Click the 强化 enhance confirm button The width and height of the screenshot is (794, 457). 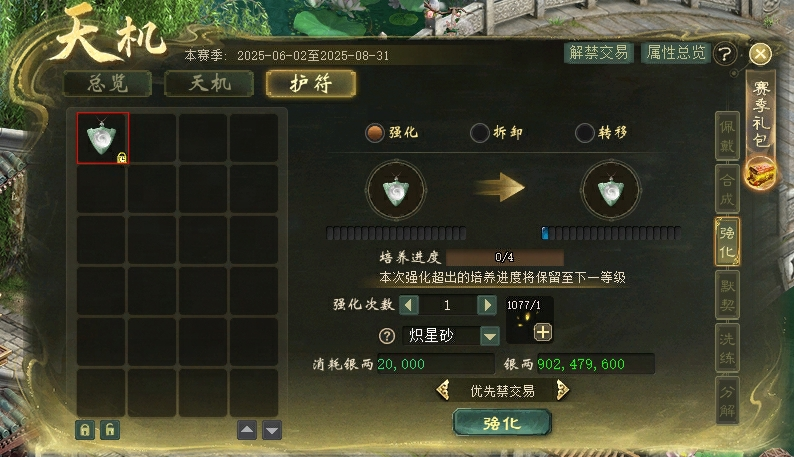tap(502, 422)
